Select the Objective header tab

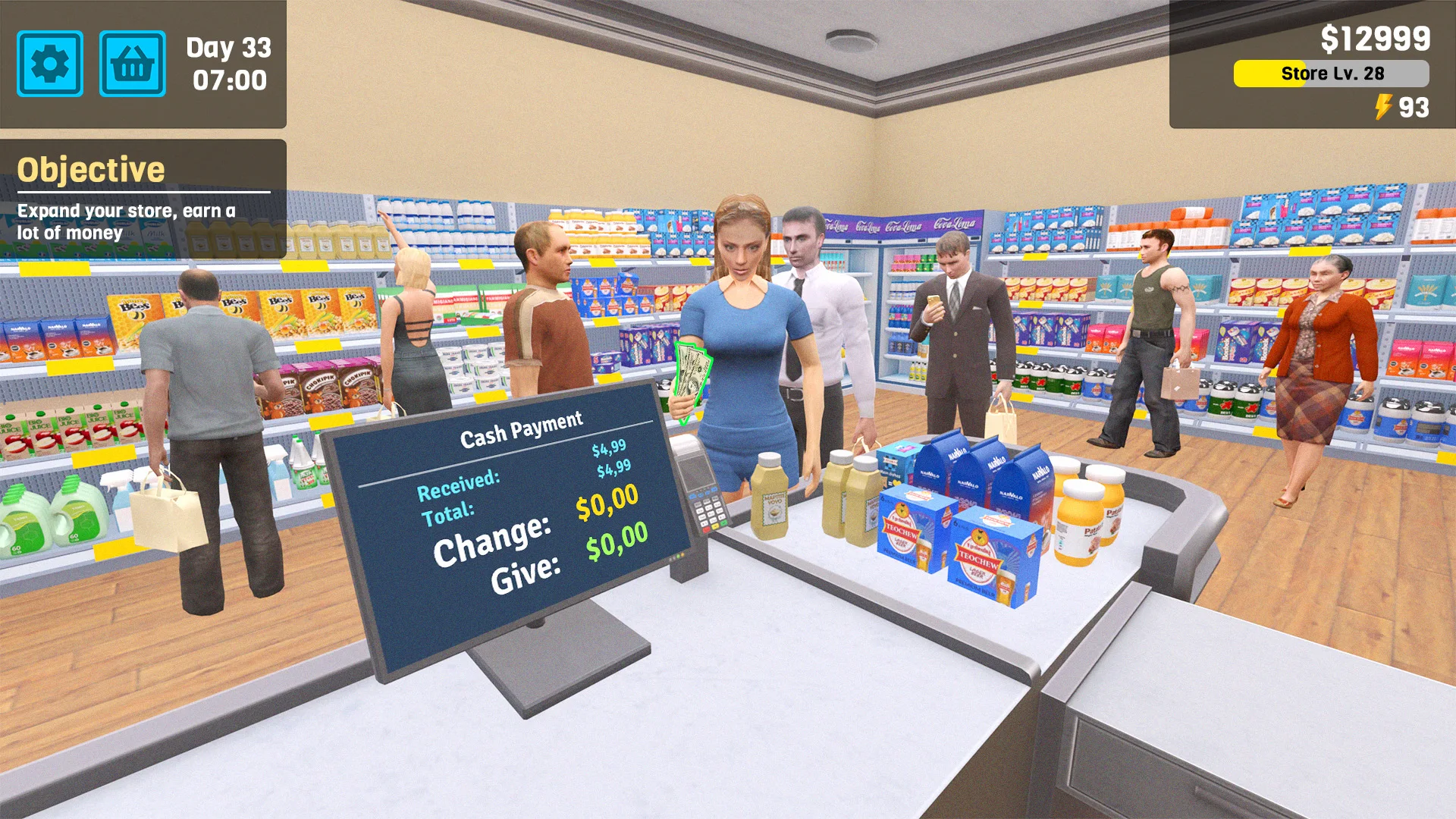93,167
